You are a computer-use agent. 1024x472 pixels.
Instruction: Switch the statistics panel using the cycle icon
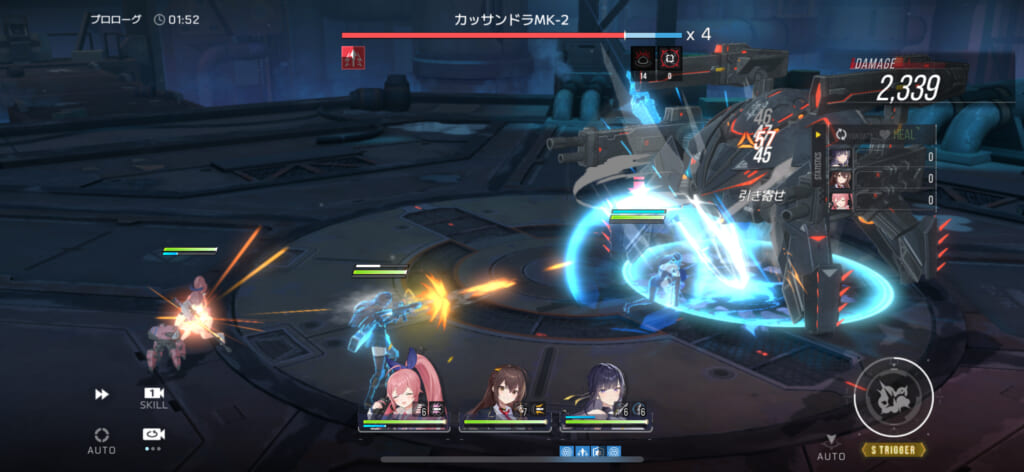[x=841, y=135]
